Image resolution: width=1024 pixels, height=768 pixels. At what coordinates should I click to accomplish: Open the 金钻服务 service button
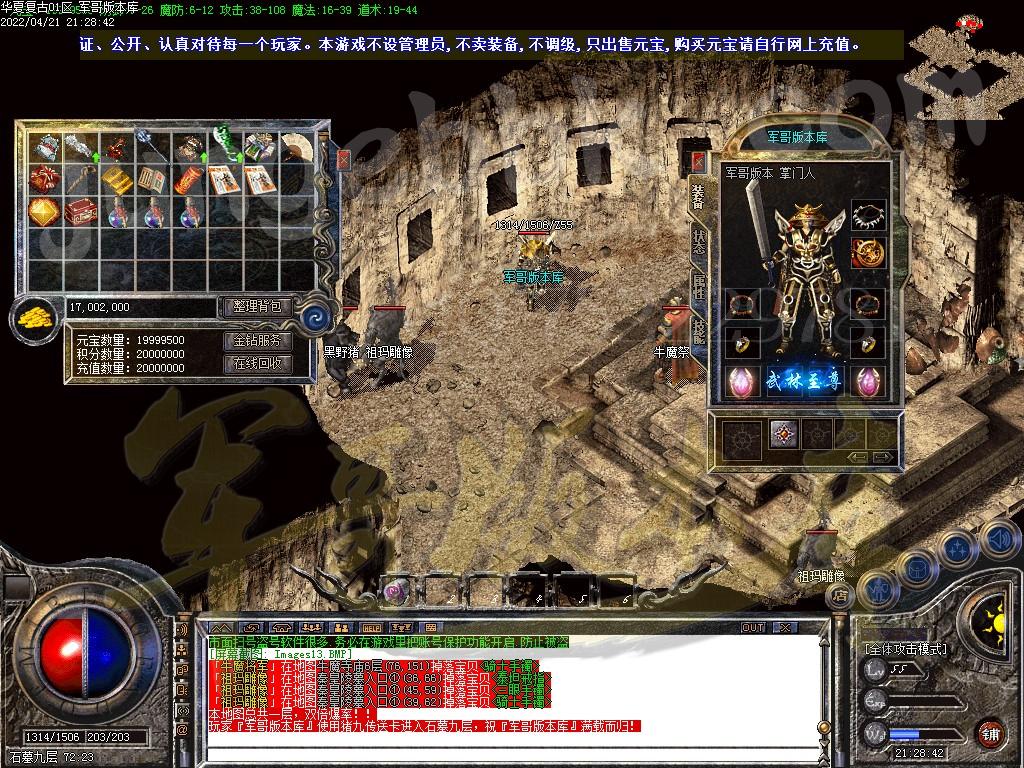click(256, 341)
